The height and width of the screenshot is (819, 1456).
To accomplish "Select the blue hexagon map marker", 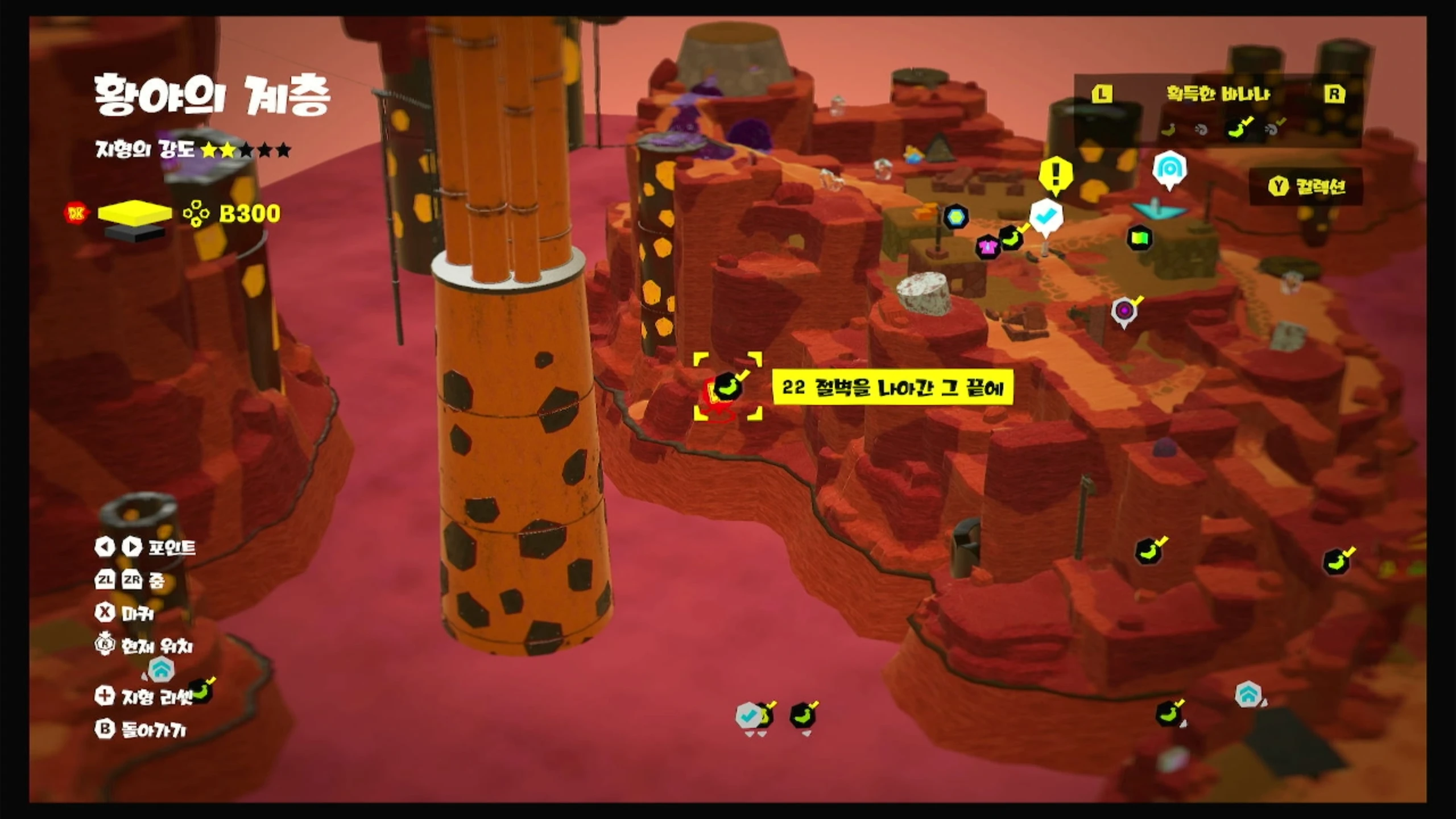I will point(956,217).
